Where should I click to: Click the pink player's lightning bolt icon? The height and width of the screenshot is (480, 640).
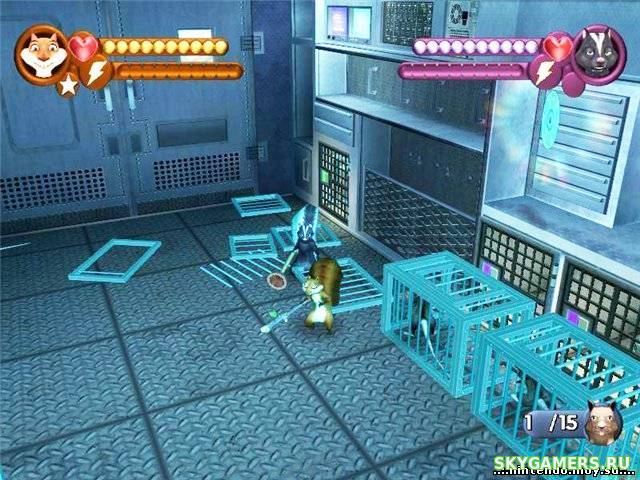coord(546,72)
